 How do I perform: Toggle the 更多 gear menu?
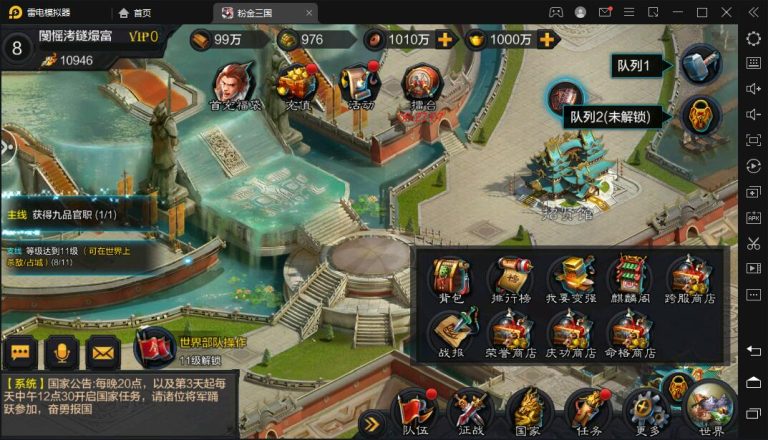pos(645,411)
